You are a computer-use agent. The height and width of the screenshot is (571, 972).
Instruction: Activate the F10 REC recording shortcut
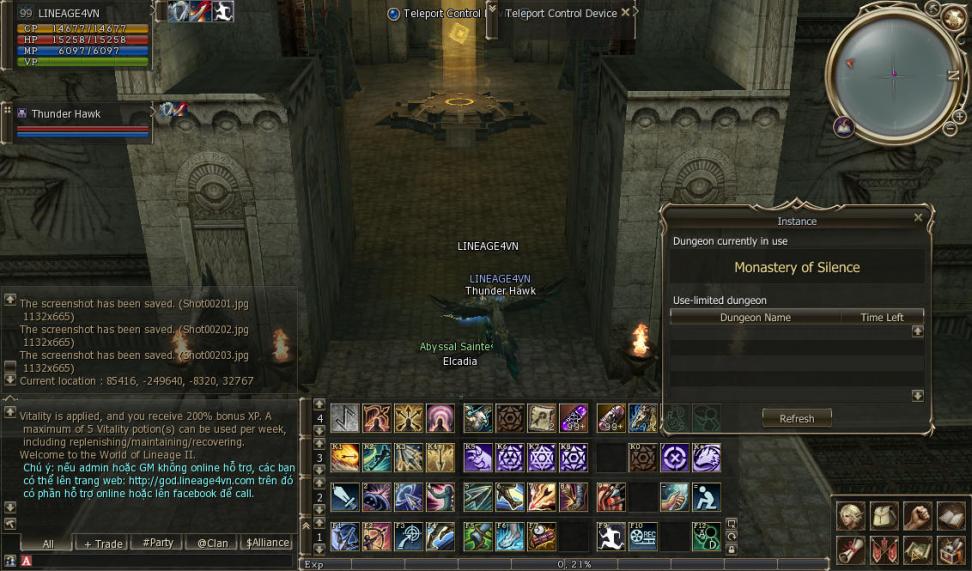pos(642,537)
